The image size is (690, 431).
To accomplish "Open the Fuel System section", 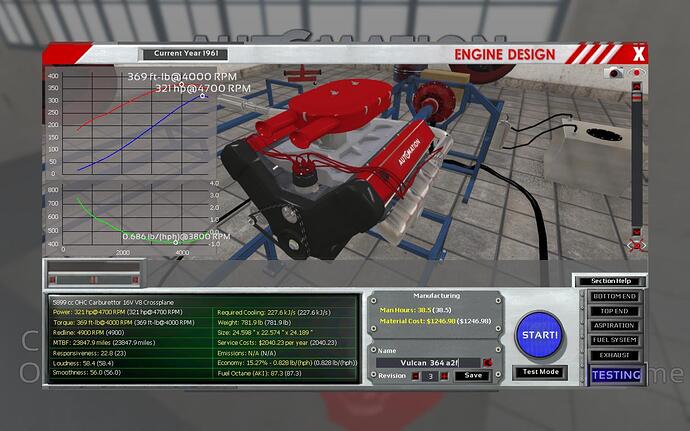I will coord(614,339).
